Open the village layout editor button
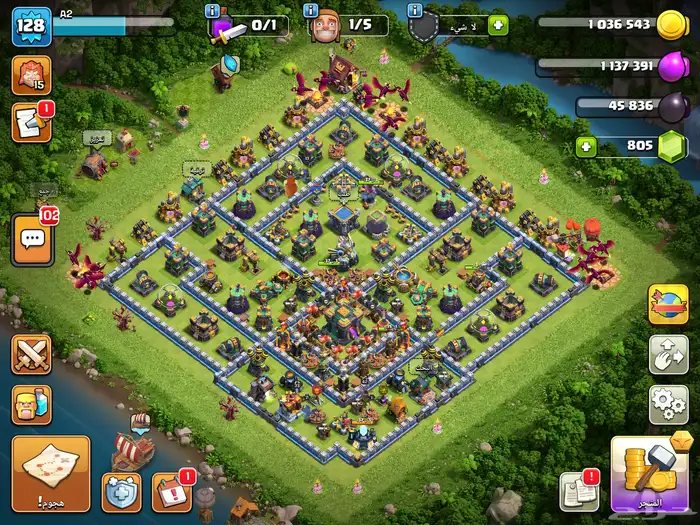The height and width of the screenshot is (525, 700). [668, 355]
